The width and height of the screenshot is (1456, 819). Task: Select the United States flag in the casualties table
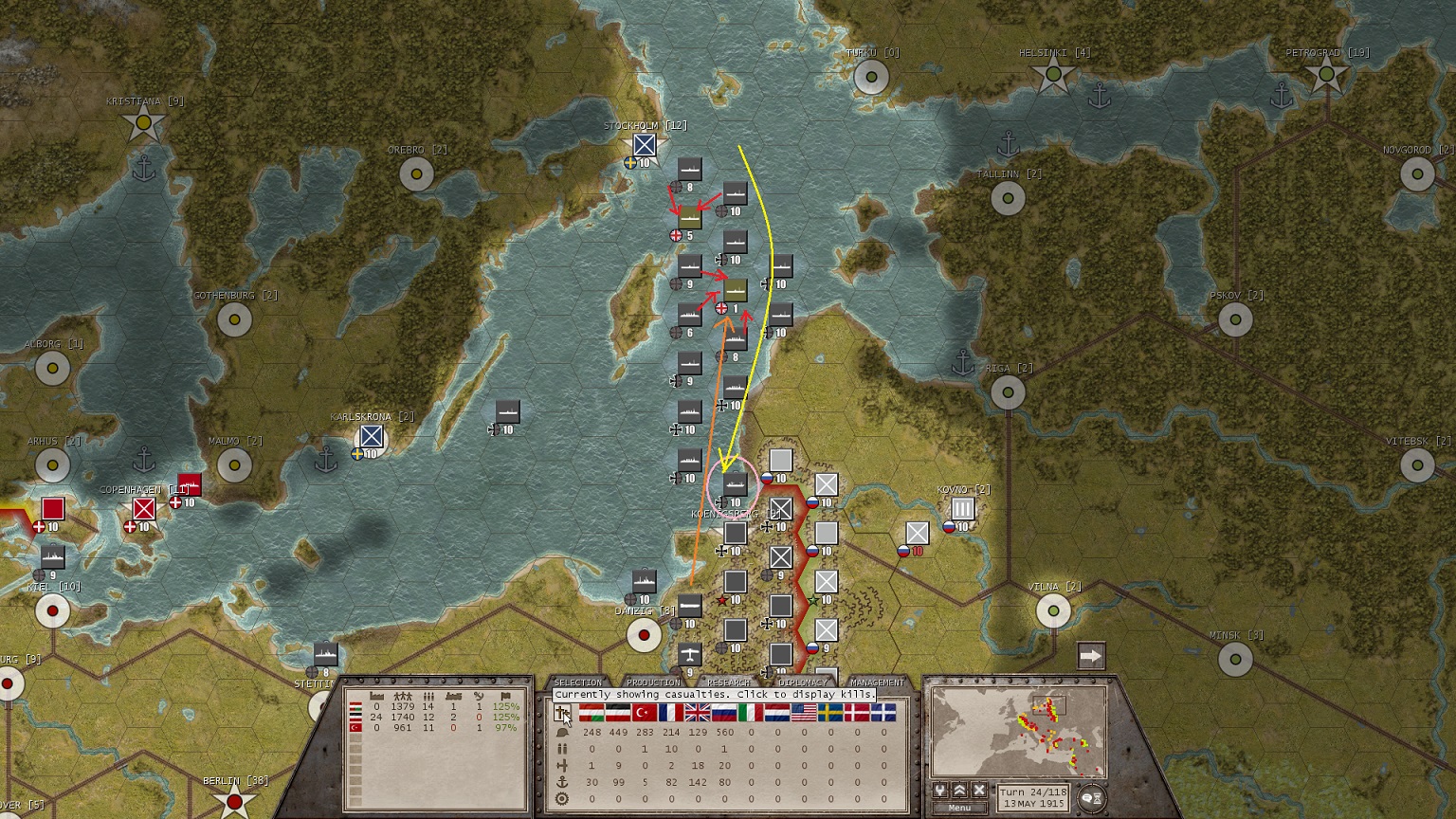(x=804, y=713)
